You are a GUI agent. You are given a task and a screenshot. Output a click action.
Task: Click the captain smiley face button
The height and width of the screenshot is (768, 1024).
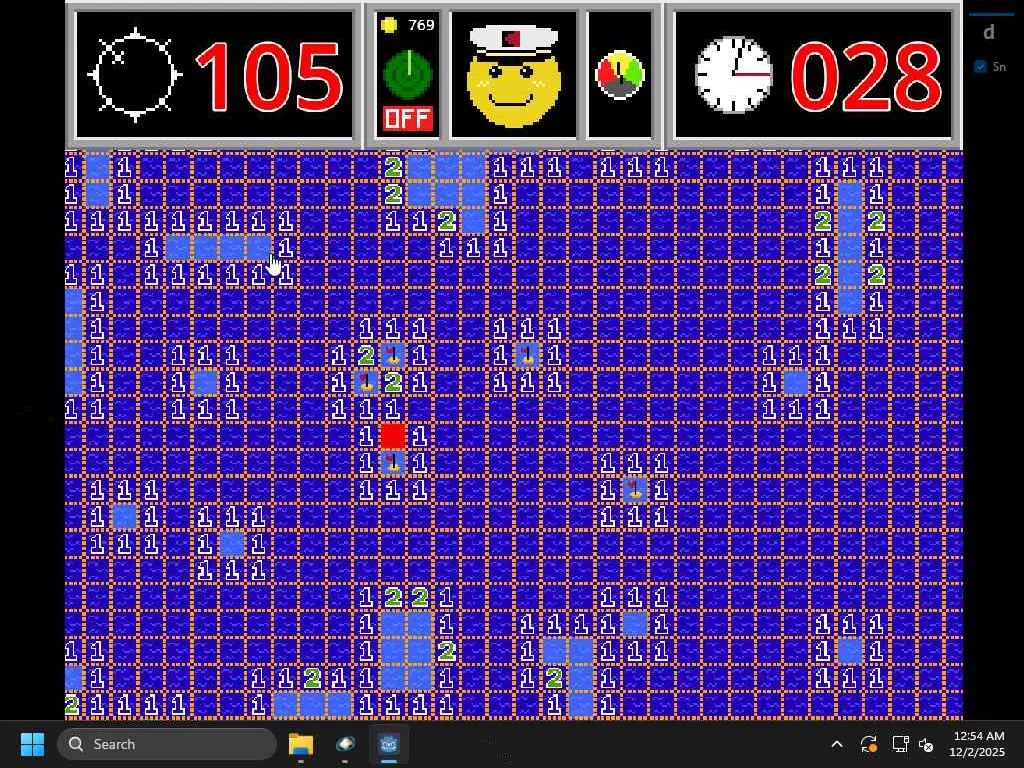[514, 76]
